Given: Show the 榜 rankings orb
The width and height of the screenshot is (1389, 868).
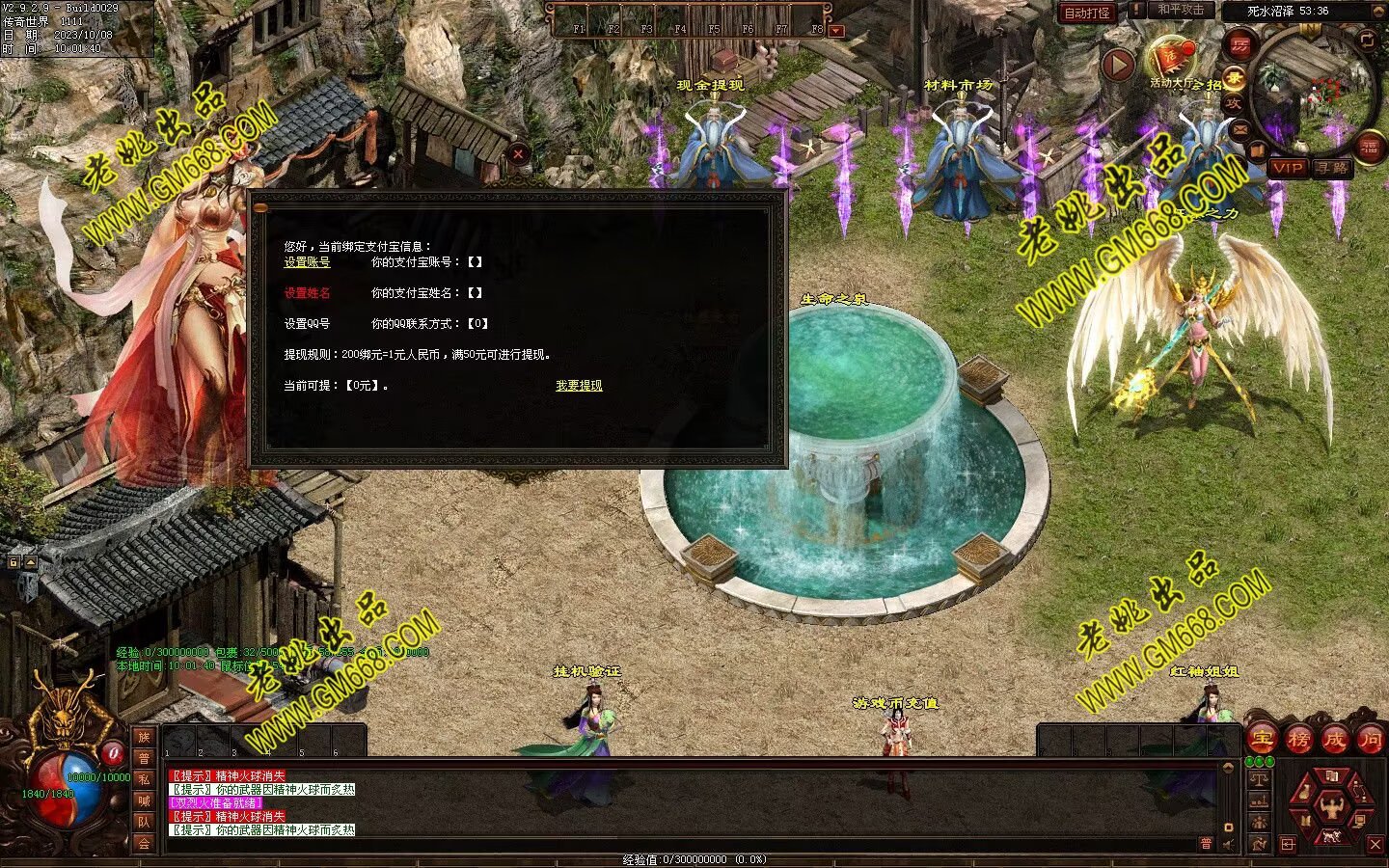Looking at the screenshot, I should tap(1298, 740).
